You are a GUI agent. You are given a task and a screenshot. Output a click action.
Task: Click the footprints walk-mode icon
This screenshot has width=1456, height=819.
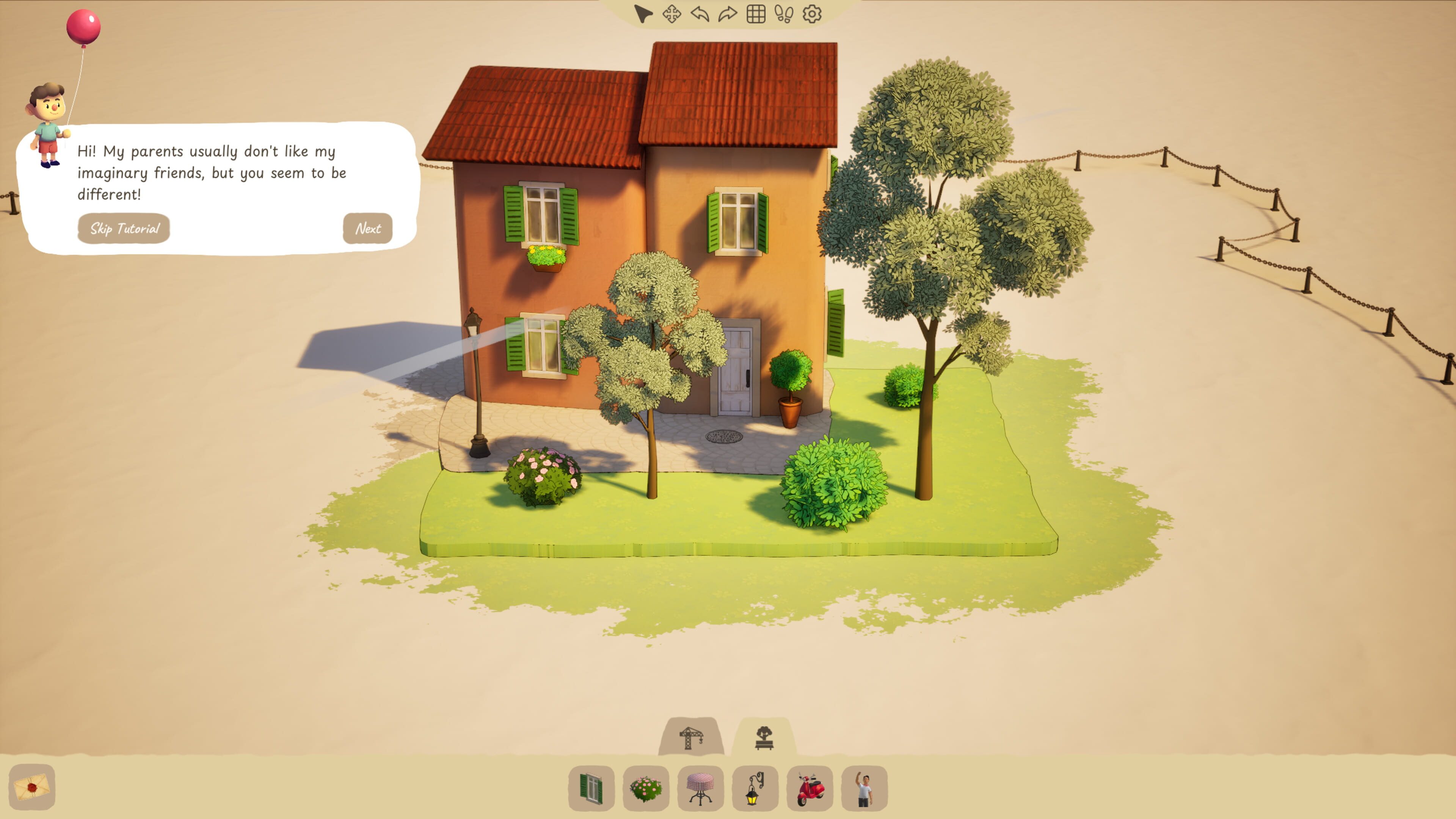784,14
